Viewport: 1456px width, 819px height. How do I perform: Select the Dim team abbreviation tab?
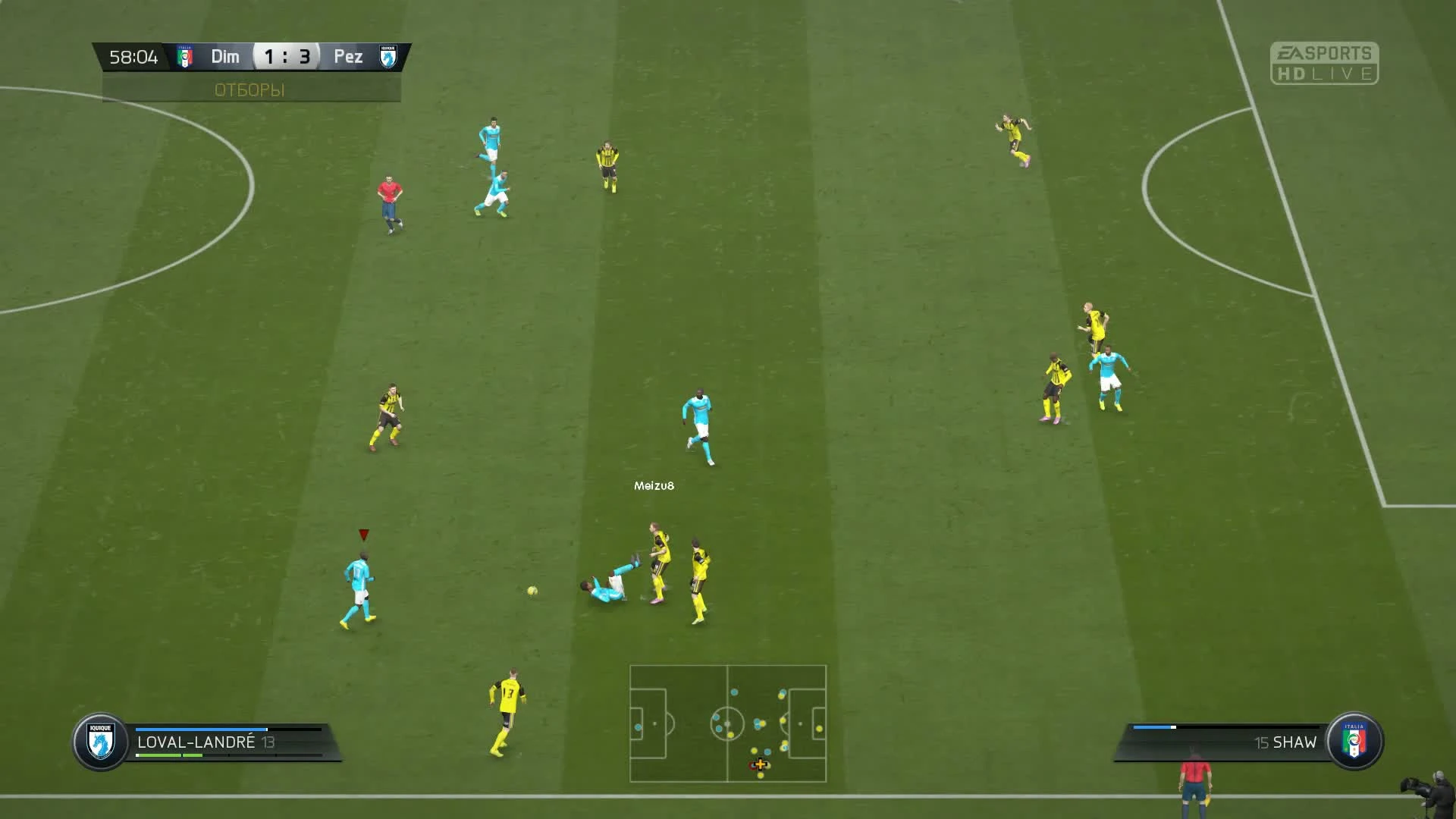[224, 55]
